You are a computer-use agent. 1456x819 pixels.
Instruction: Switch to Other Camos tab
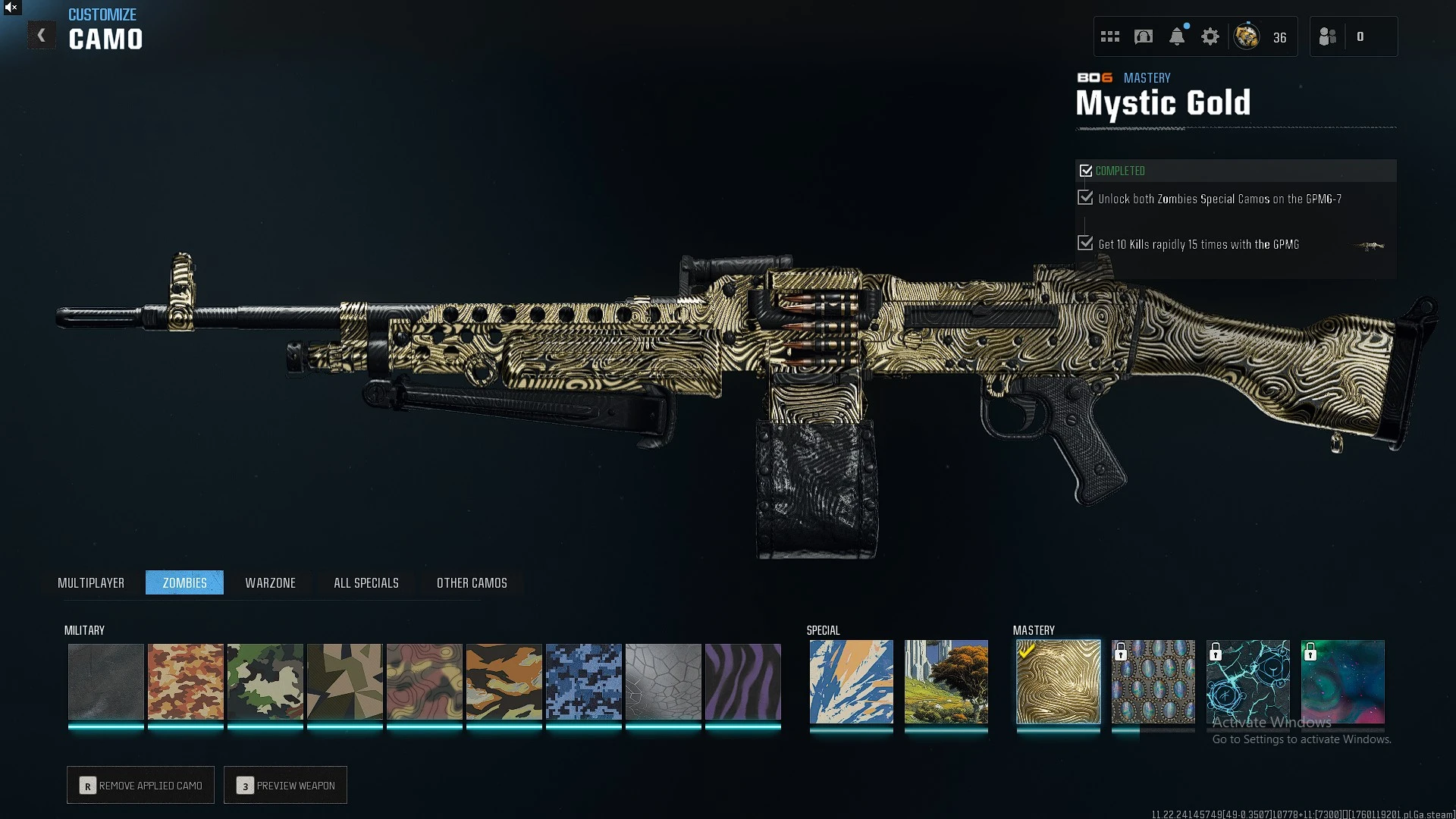pyautogui.click(x=472, y=582)
